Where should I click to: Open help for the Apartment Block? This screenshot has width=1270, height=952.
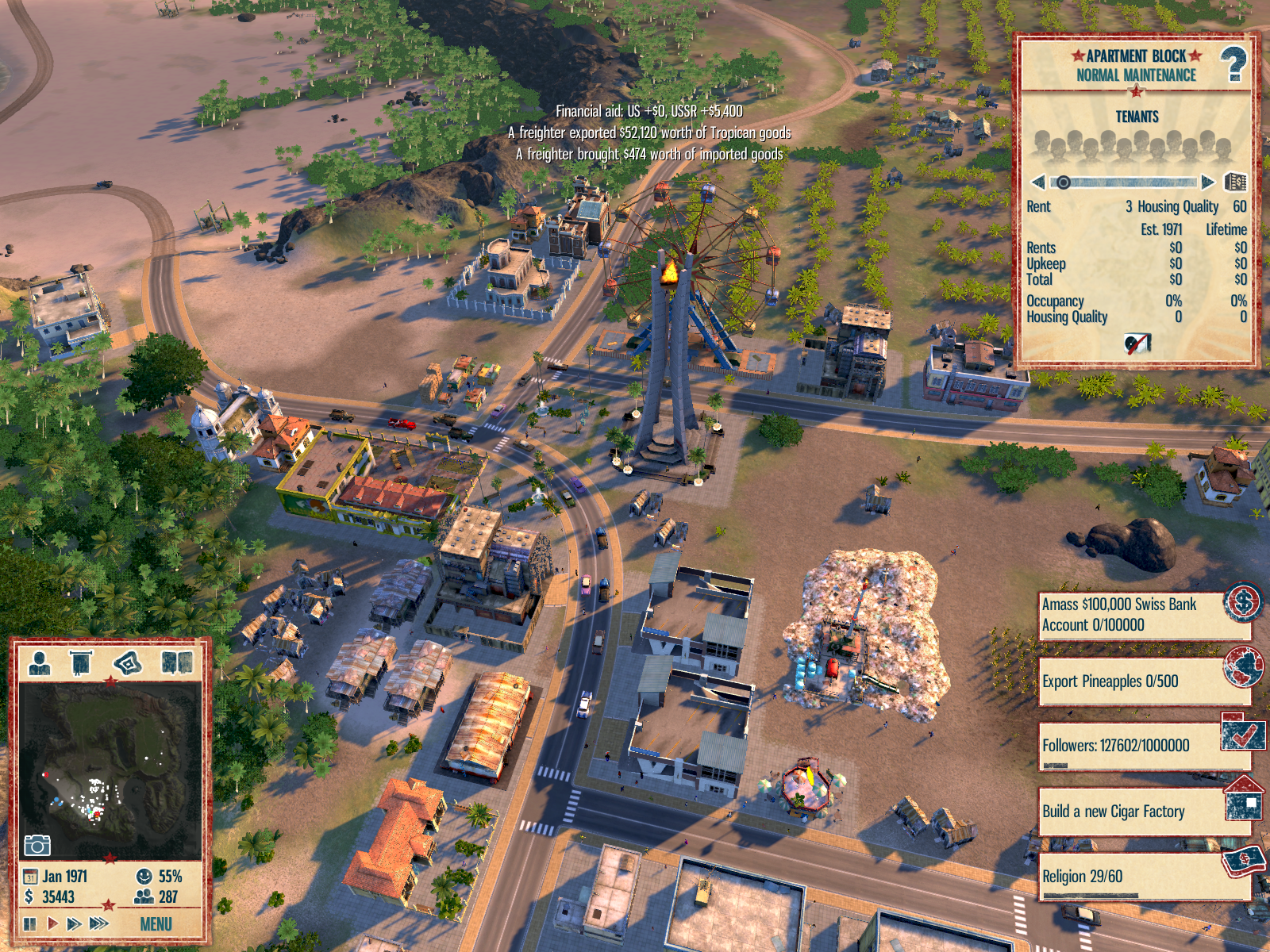(1233, 64)
